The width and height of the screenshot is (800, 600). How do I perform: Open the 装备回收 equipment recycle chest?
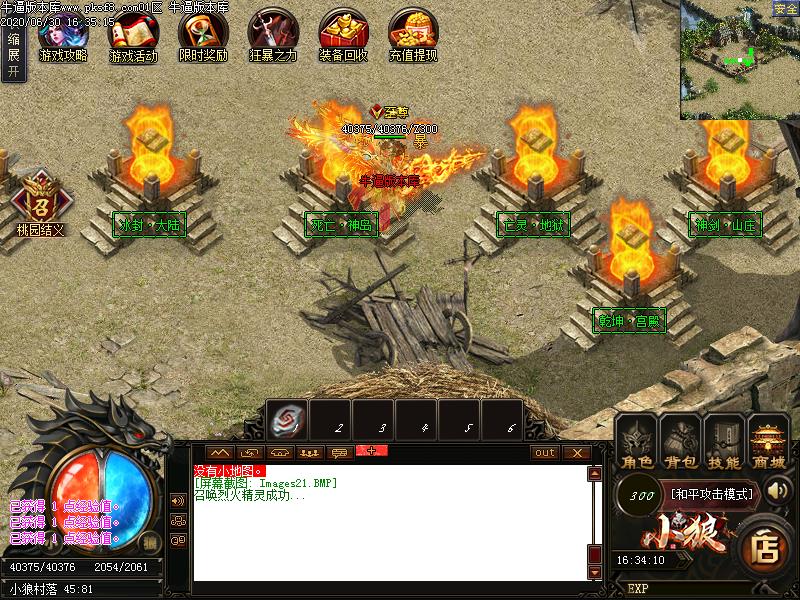[x=343, y=35]
